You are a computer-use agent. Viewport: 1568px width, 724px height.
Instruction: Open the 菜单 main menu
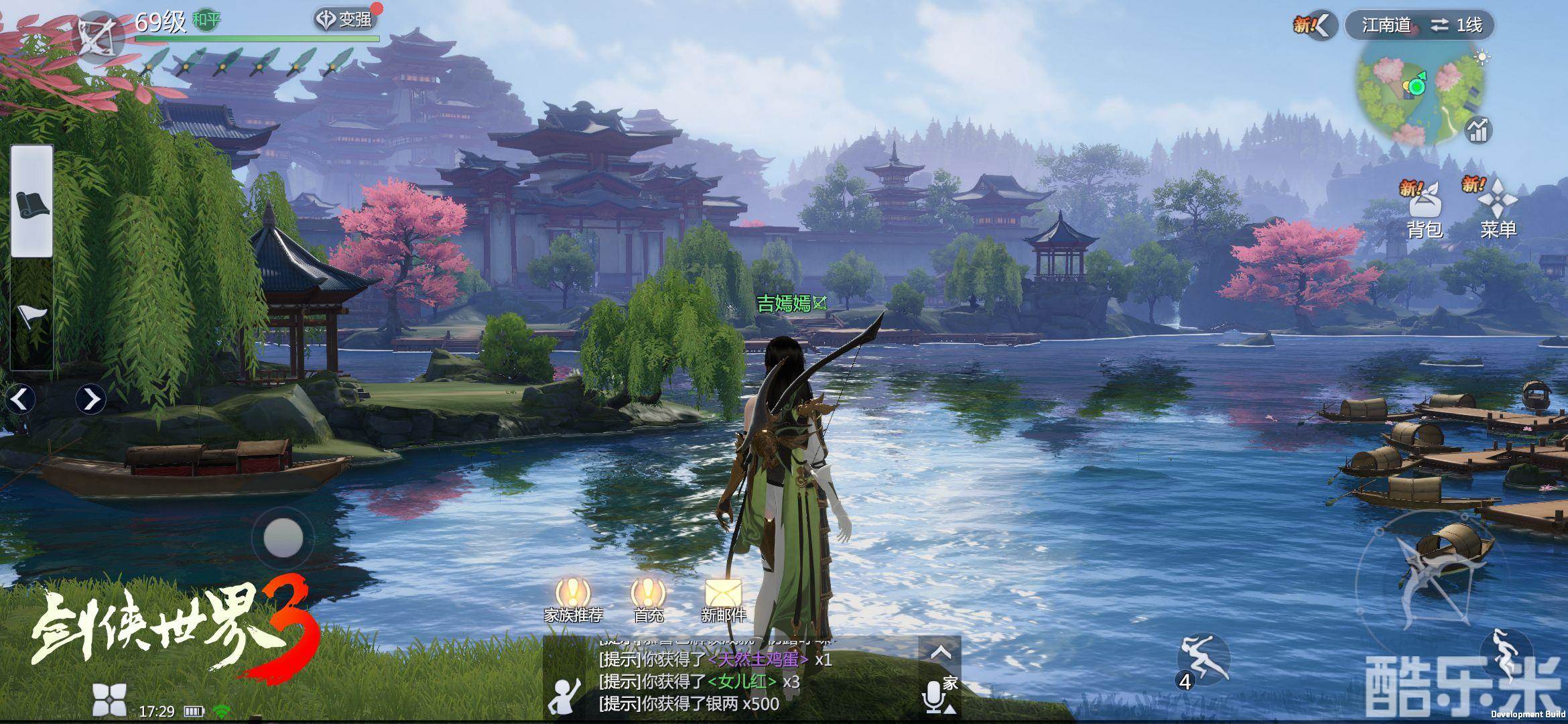click(1497, 208)
